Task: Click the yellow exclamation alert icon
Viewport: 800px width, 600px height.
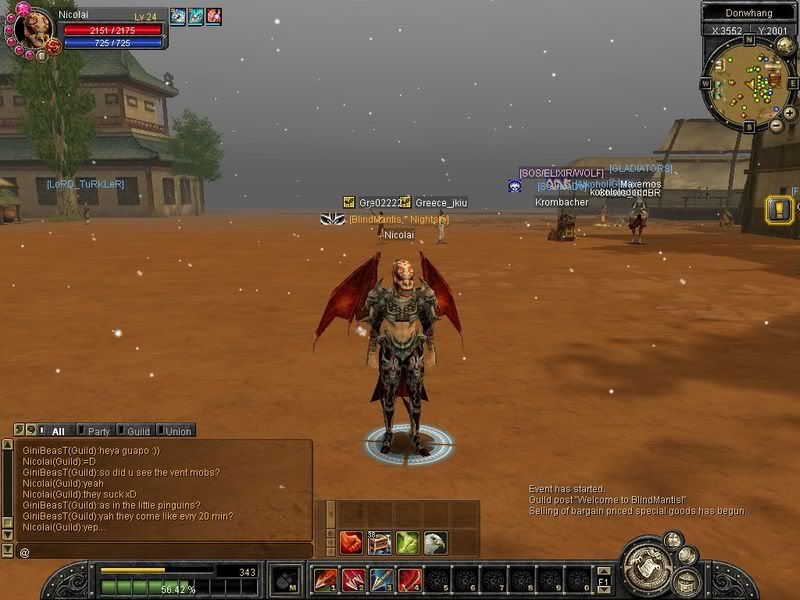Action: click(x=779, y=210)
